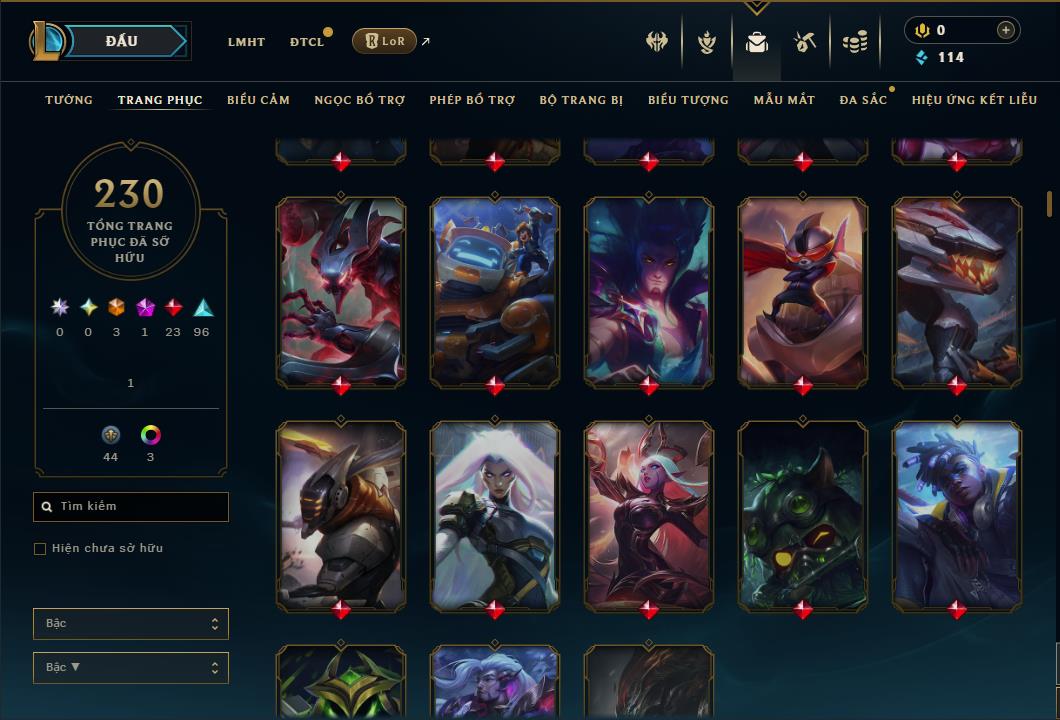This screenshot has height=720, width=1060.
Task: Open the coin stack store icon
Action: coord(854,42)
